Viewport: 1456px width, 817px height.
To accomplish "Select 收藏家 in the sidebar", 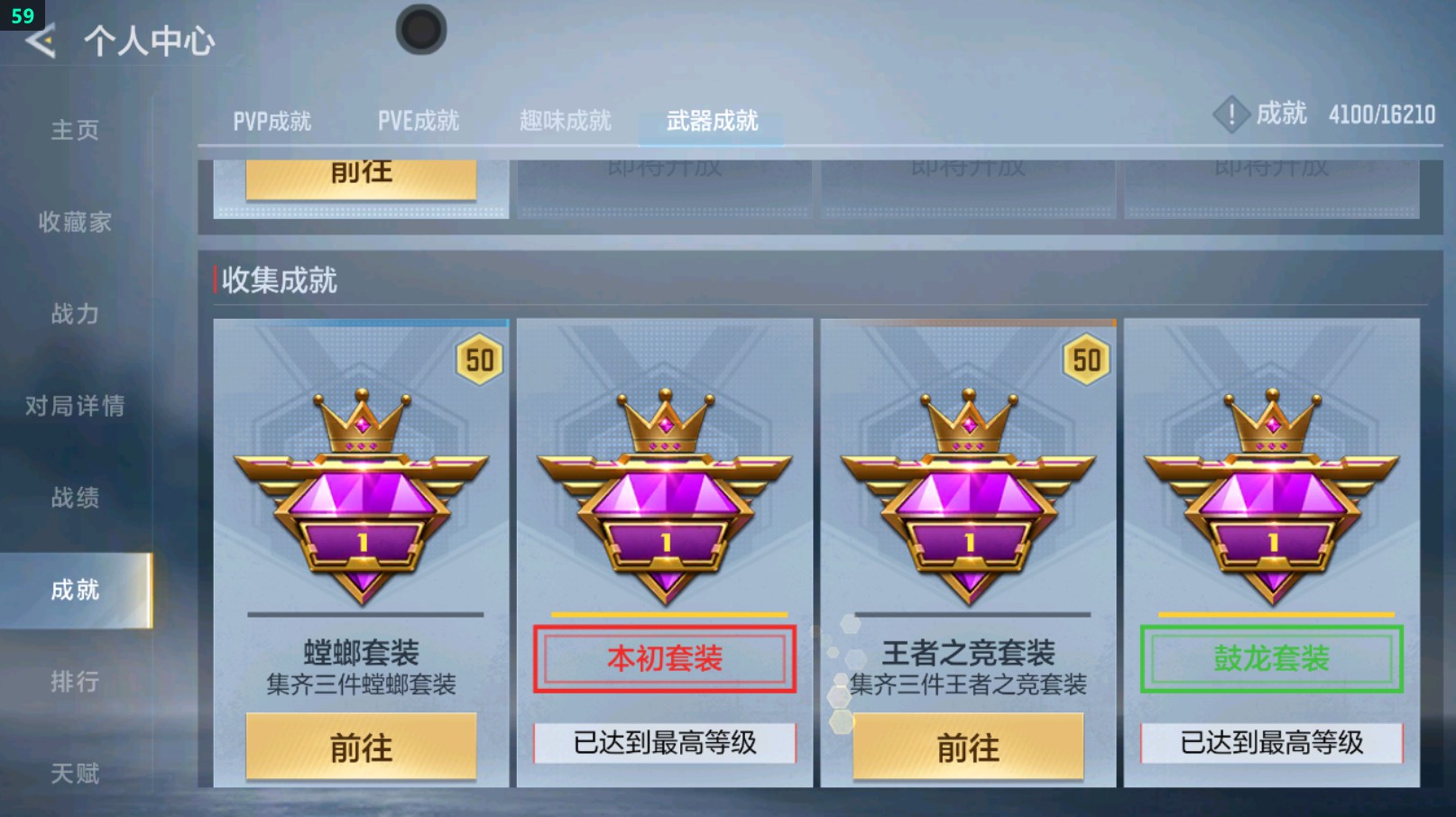I will pos(74,223).
